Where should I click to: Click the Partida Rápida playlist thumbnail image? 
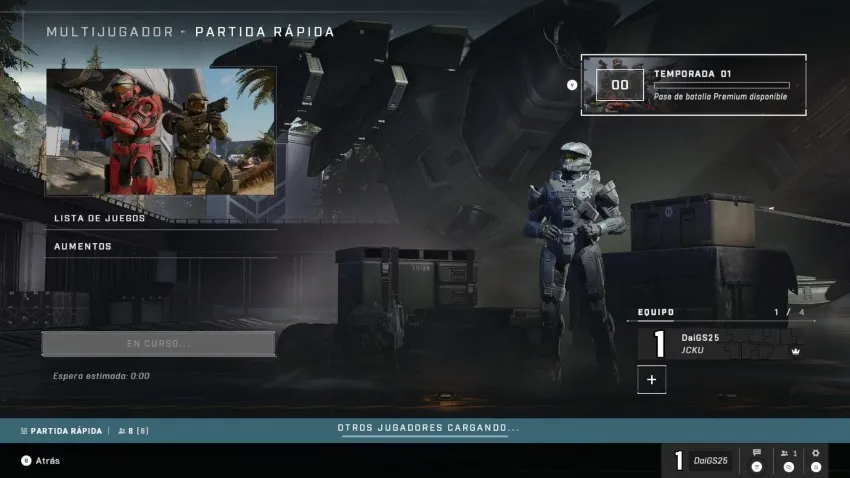tap(161, 131)
